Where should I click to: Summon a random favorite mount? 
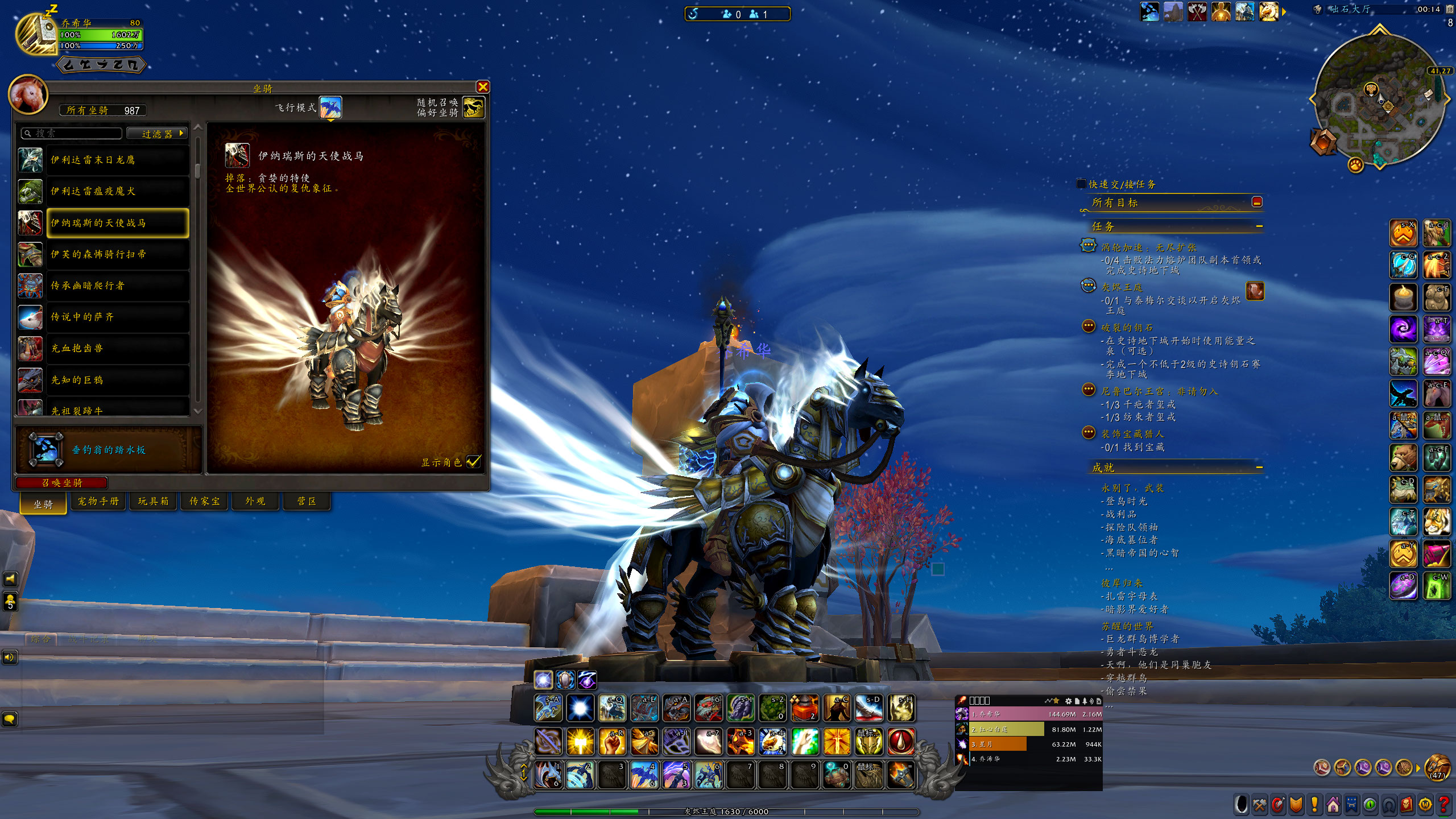pos(473,107)
